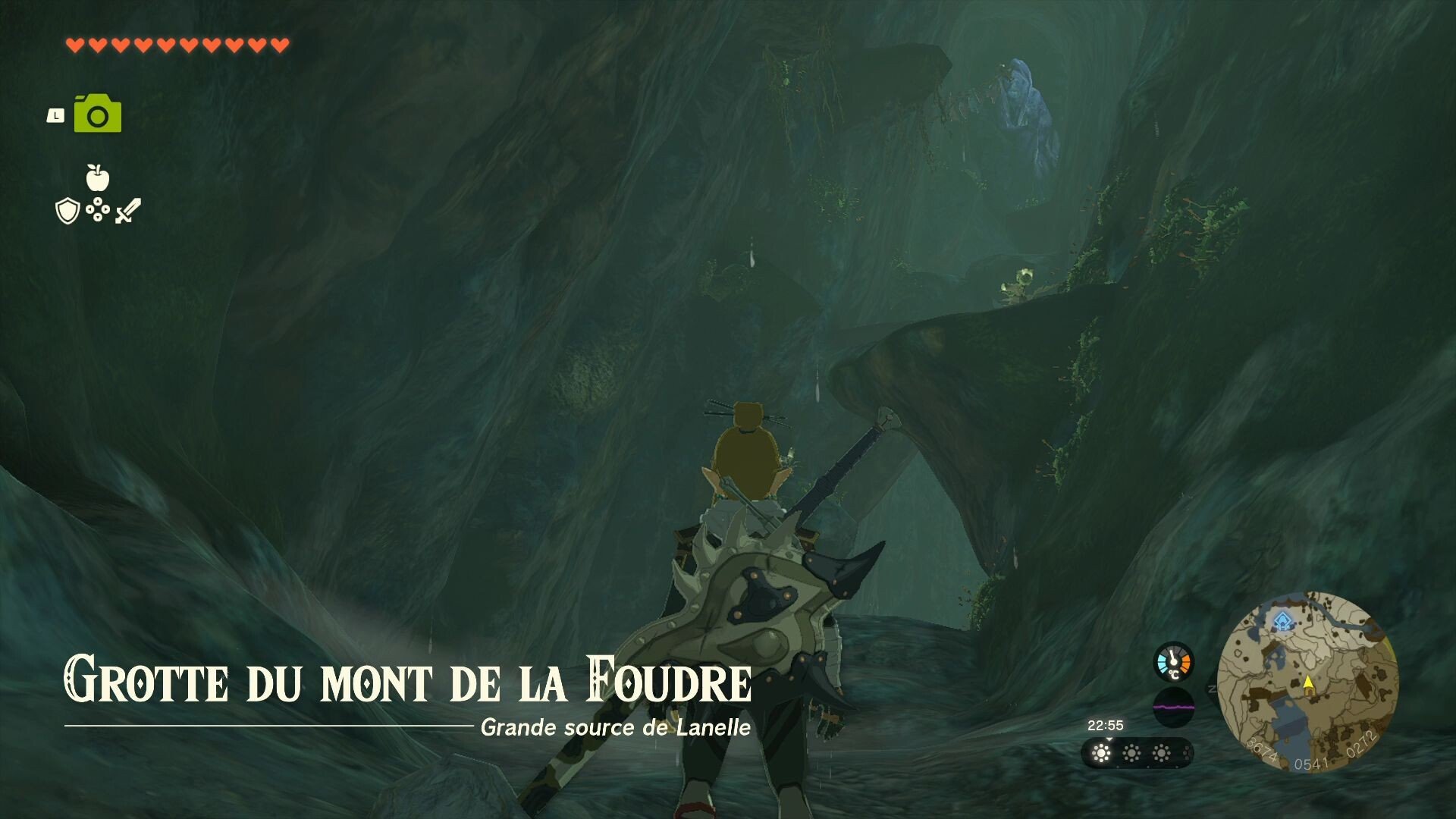Select the green camera ability icon
This screenshot has width=1456, height=819.
98,113
